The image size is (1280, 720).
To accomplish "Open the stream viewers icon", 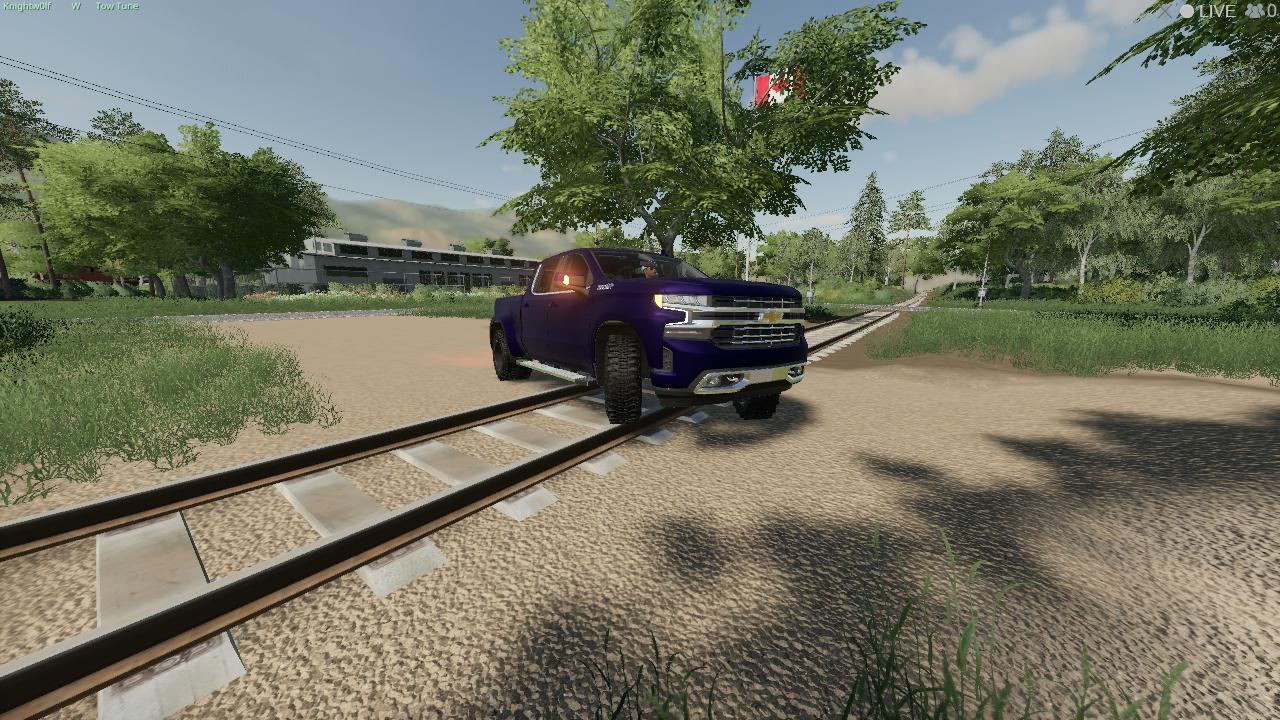I will [x=1254, y=11].
